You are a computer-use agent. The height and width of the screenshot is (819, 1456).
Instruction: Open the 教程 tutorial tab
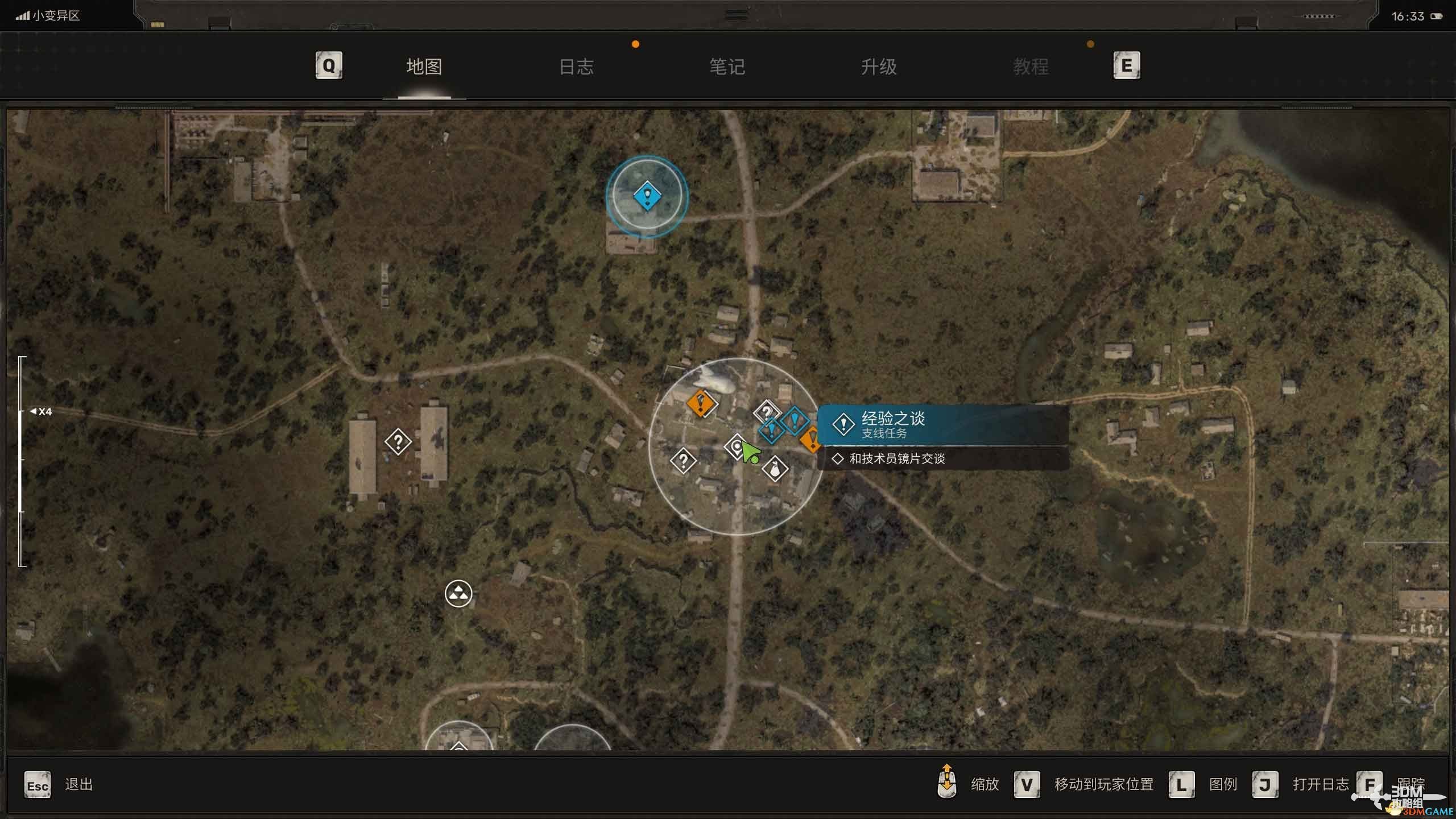(1031, 67)
